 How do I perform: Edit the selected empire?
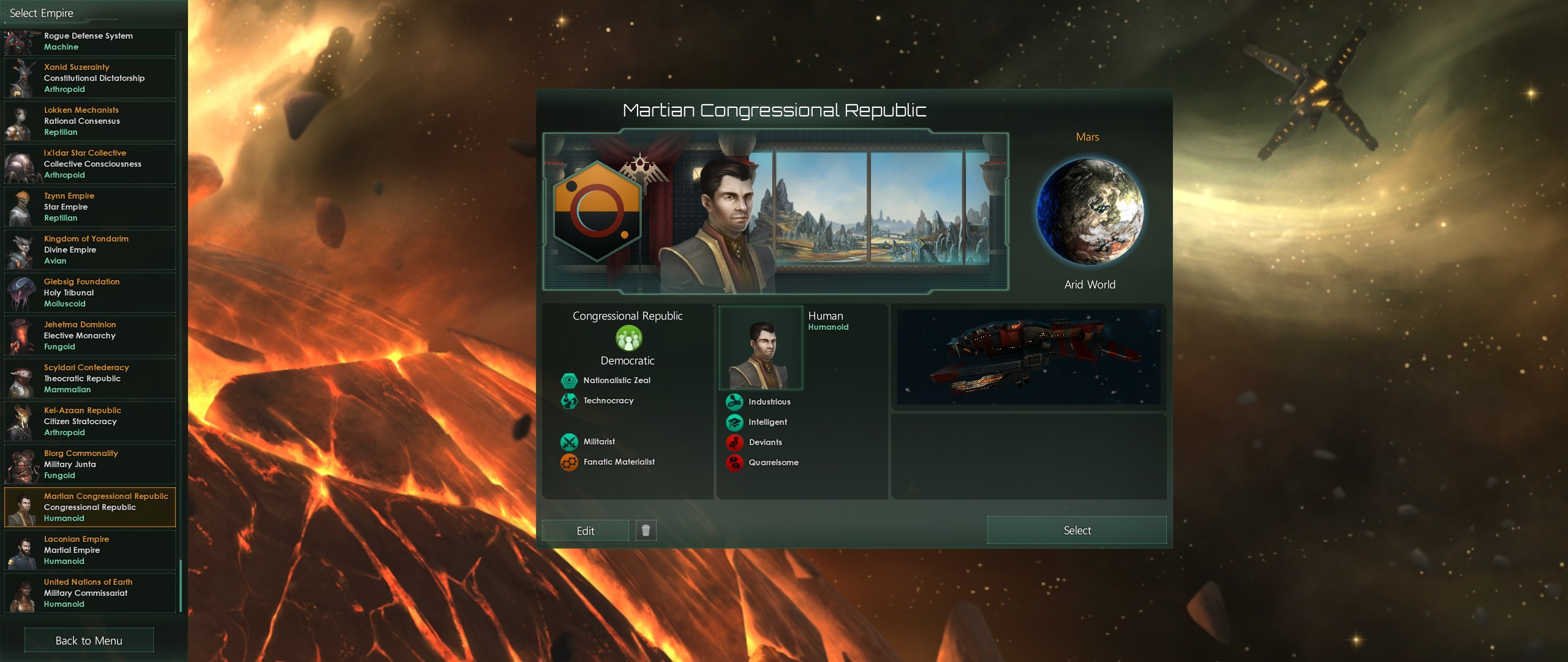(585, 531)
